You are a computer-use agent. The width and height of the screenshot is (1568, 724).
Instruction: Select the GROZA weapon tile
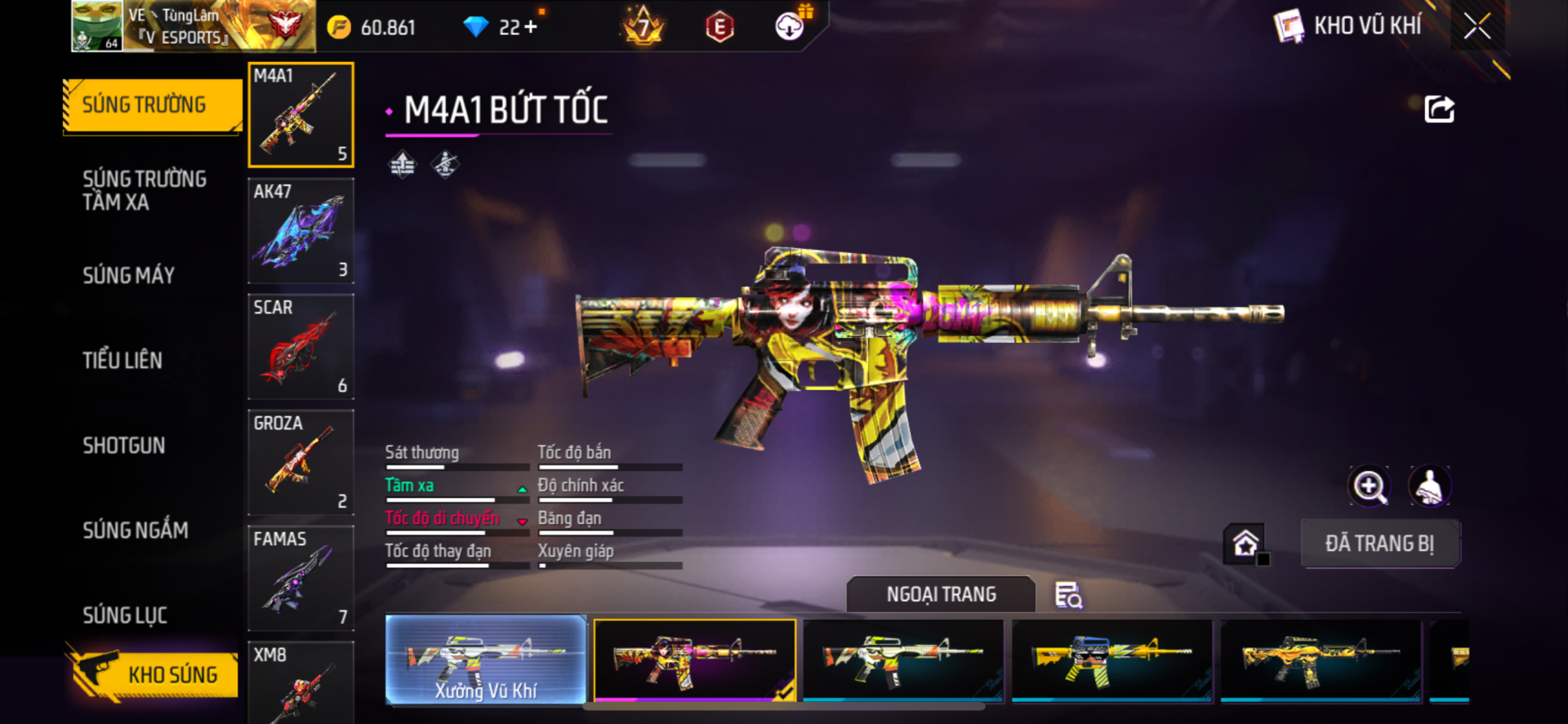point(301,463)
